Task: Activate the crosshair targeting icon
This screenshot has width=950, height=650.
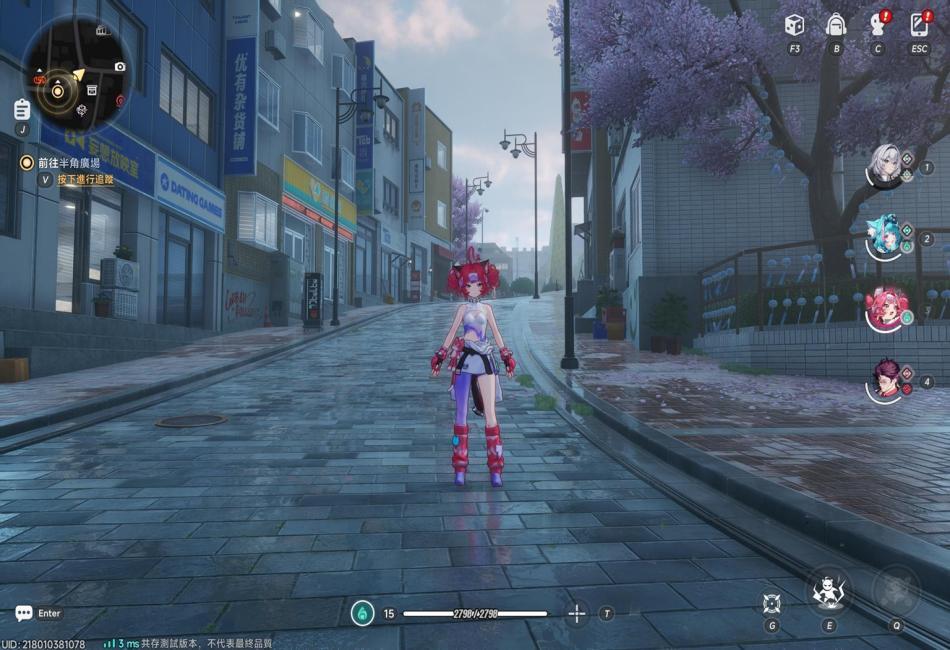Action: (x=577, y=613)
